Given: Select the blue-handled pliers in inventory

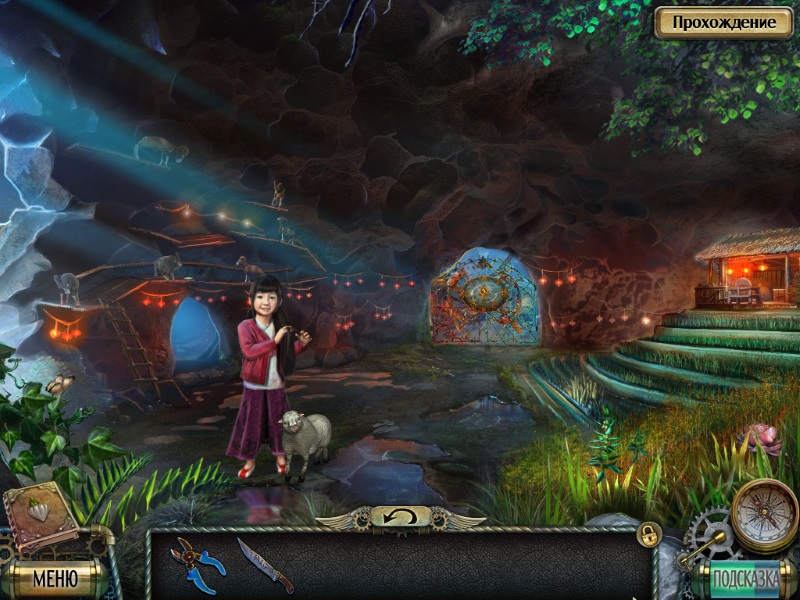Looking at the screenshot, I should [196, 561].
